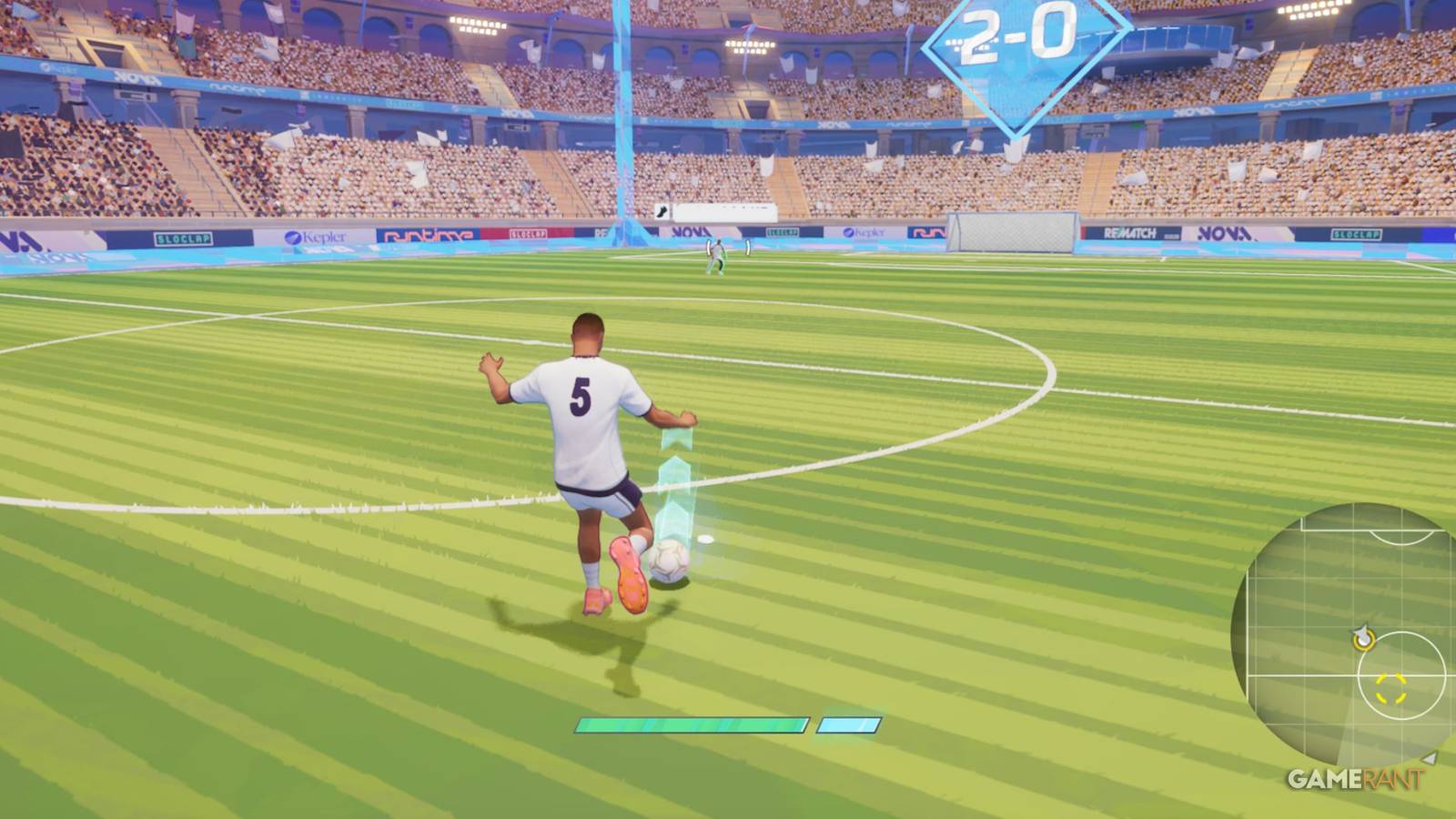1456x819 pixels.
Task: Toggle the blue boost segment indicator
Action: click(x=846, y=725)
